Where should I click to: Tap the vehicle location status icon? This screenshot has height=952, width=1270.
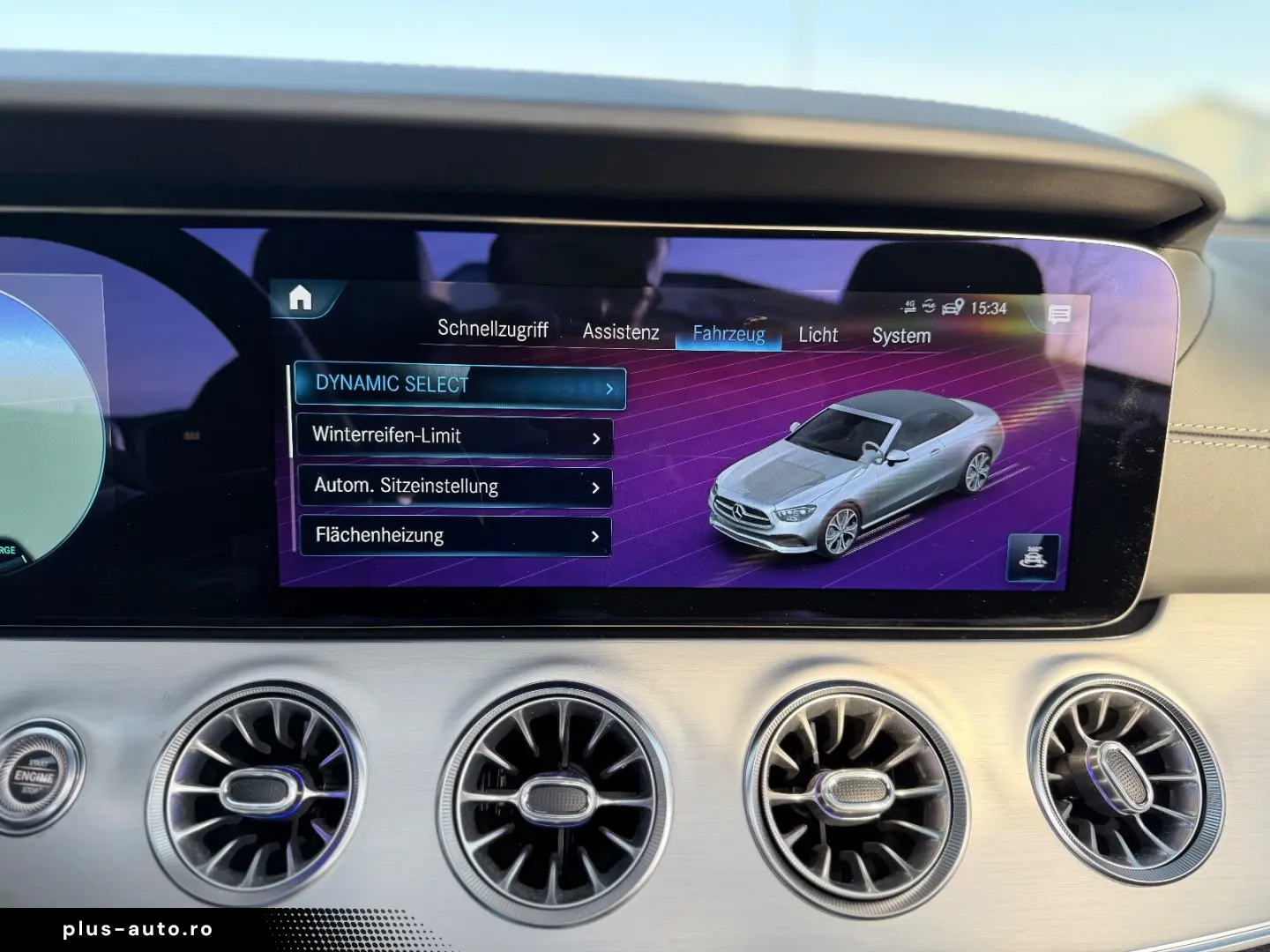pos(952,307)
